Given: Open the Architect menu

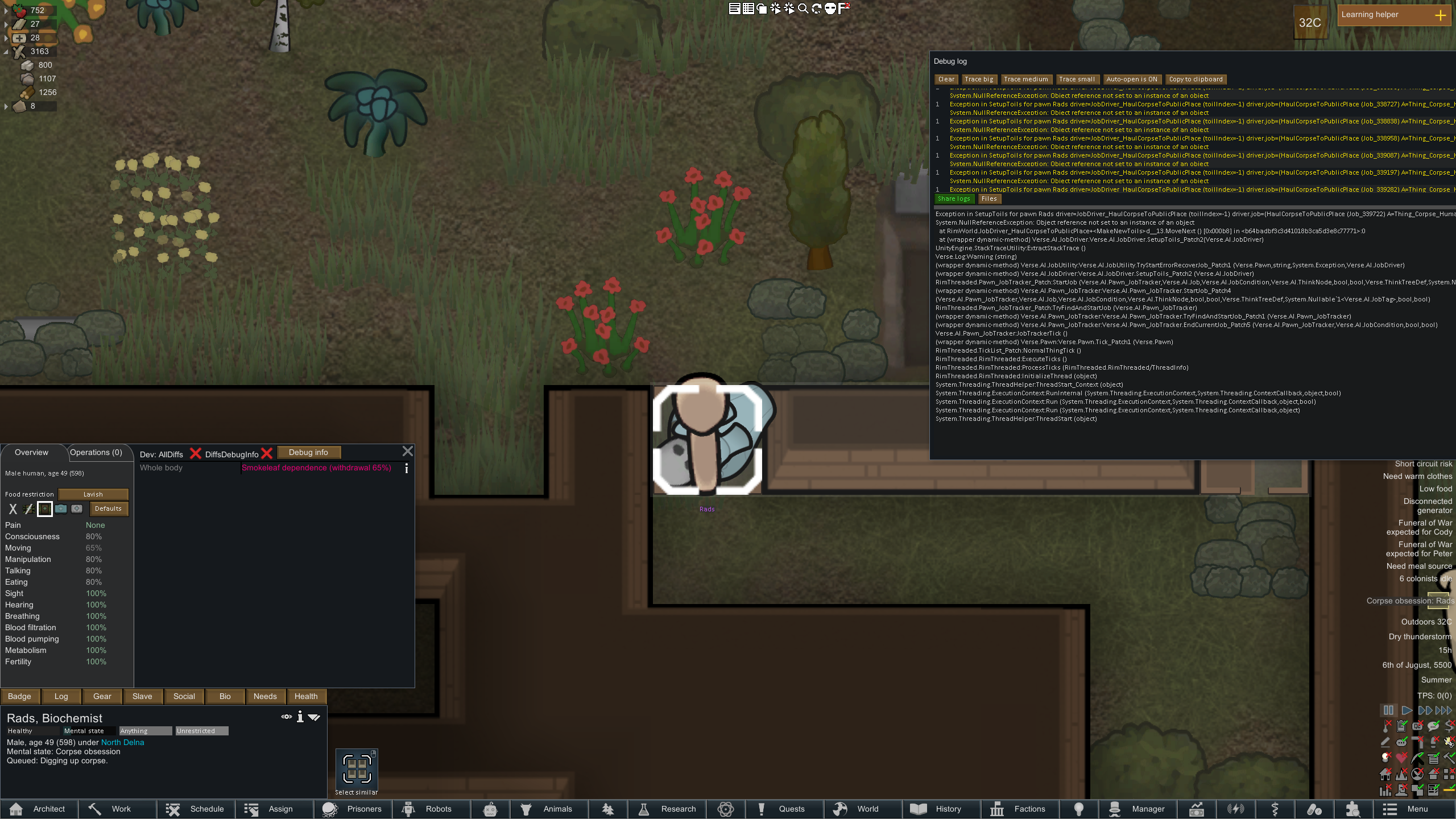Looking at the screenshot, I should pyautogui.click(x=39, y=809).
